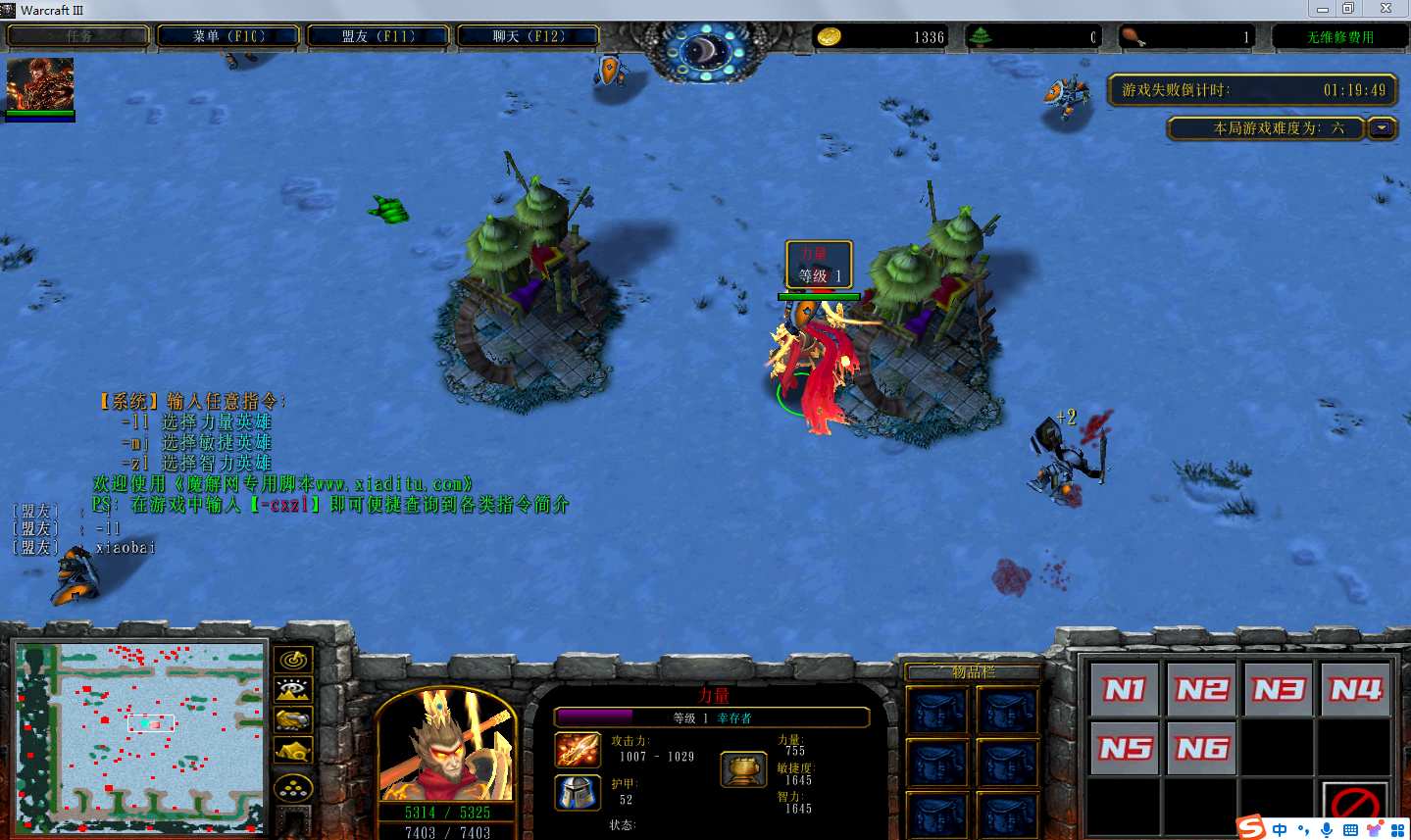Select the N3 command button

click(1279, 690)
